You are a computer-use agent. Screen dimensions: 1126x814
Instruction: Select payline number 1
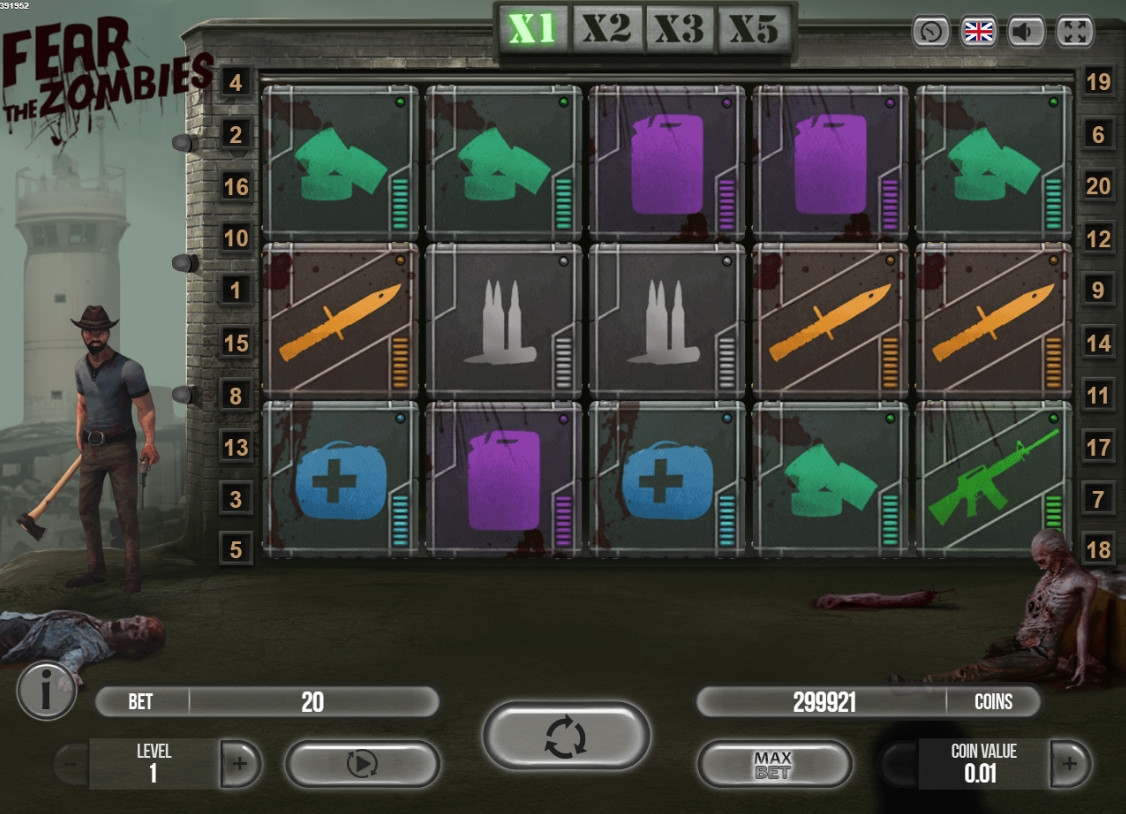click(236, 290)
